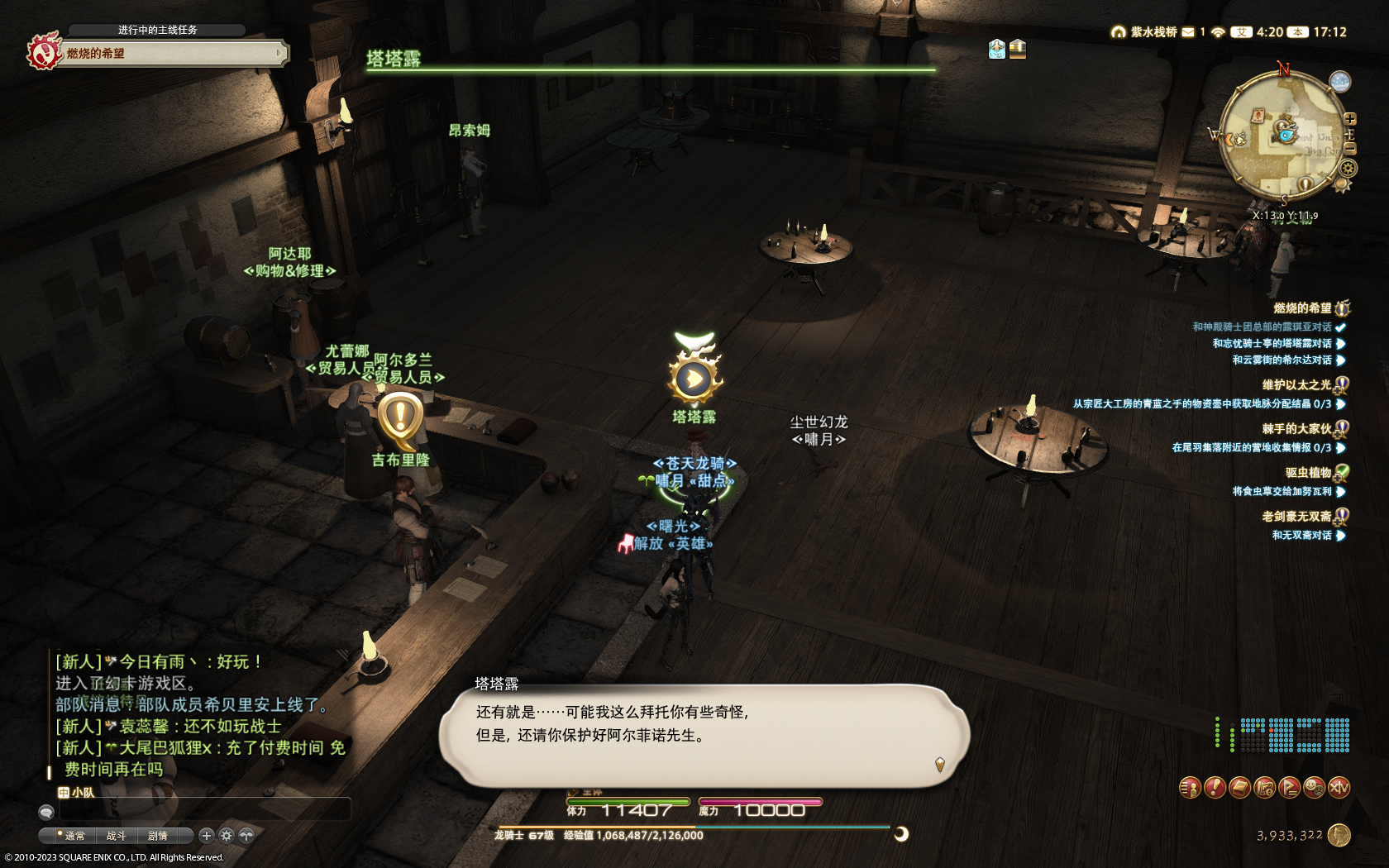Open the map and travel menu icon
The height and width of the screenshot is (868, 1389).
[1264, 788]
